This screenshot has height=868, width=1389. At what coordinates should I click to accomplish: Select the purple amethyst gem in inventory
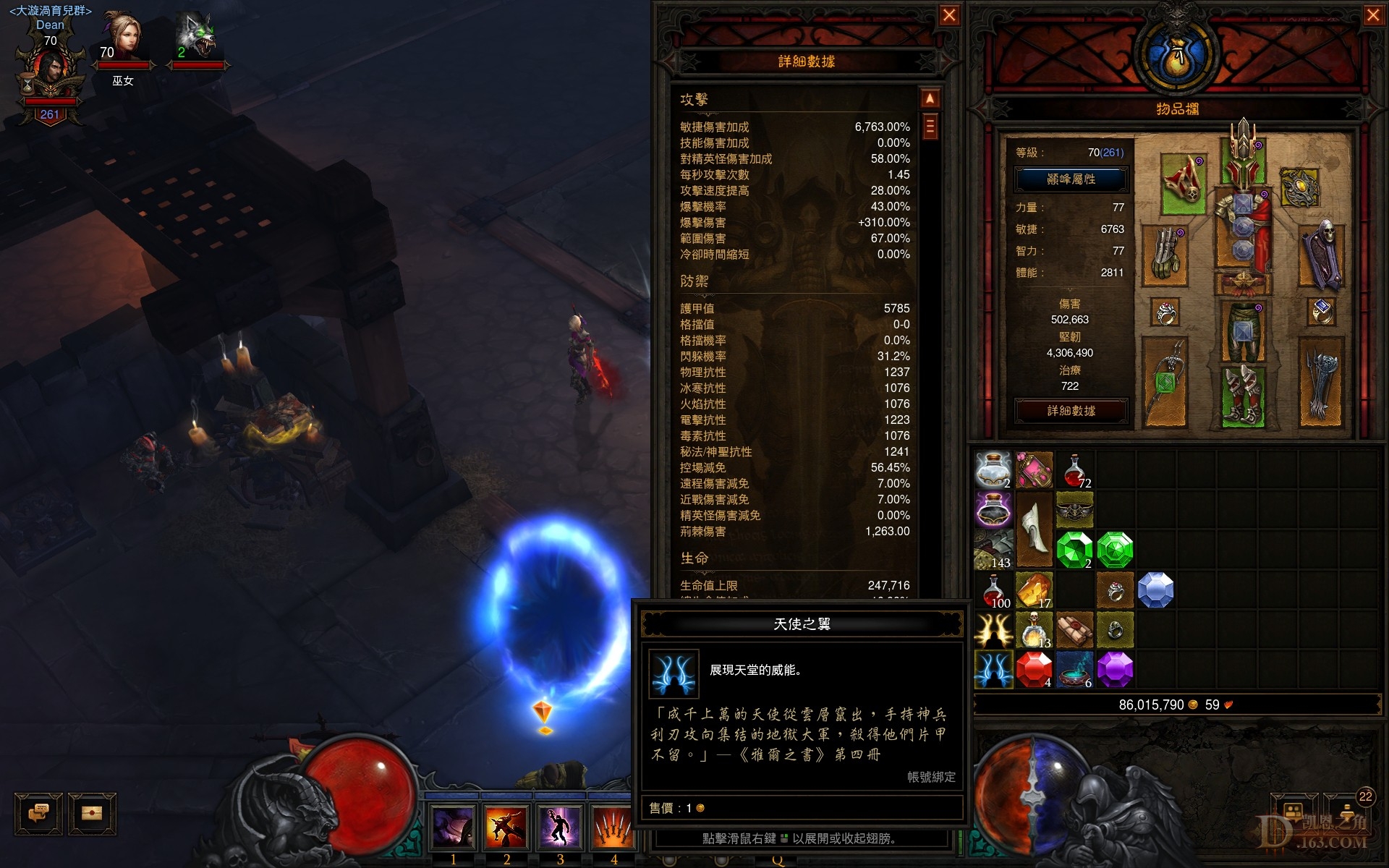1116,669
